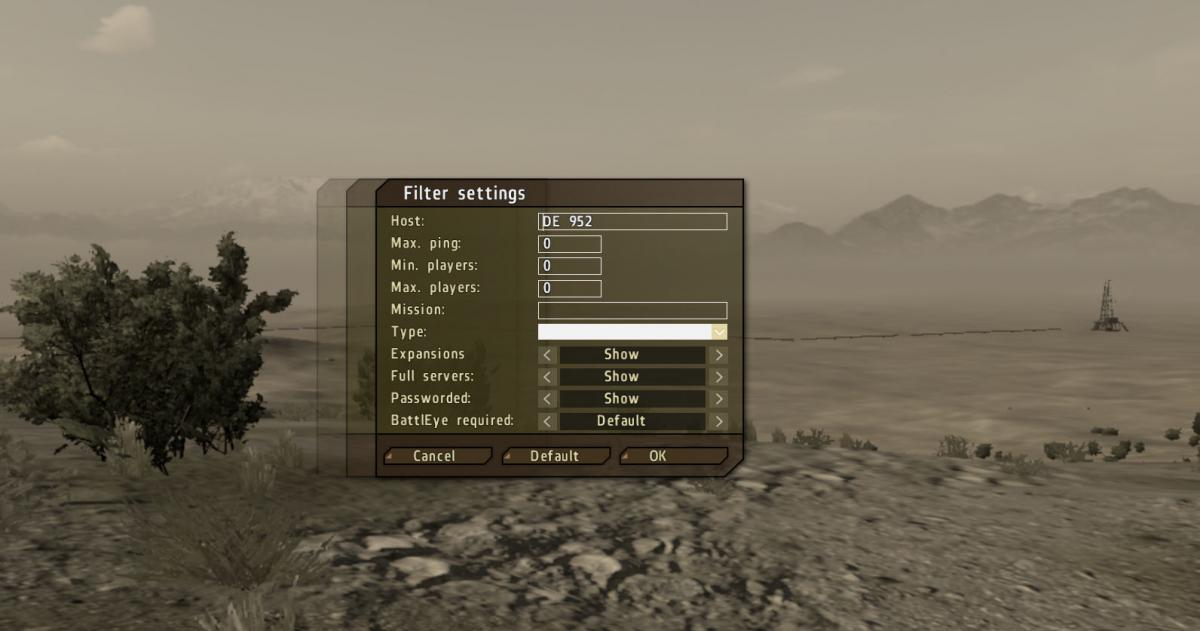Step back the BattlEye required setting
Image resolution: width=1200 pixels, height=631 pixels.
click(547, 421)
